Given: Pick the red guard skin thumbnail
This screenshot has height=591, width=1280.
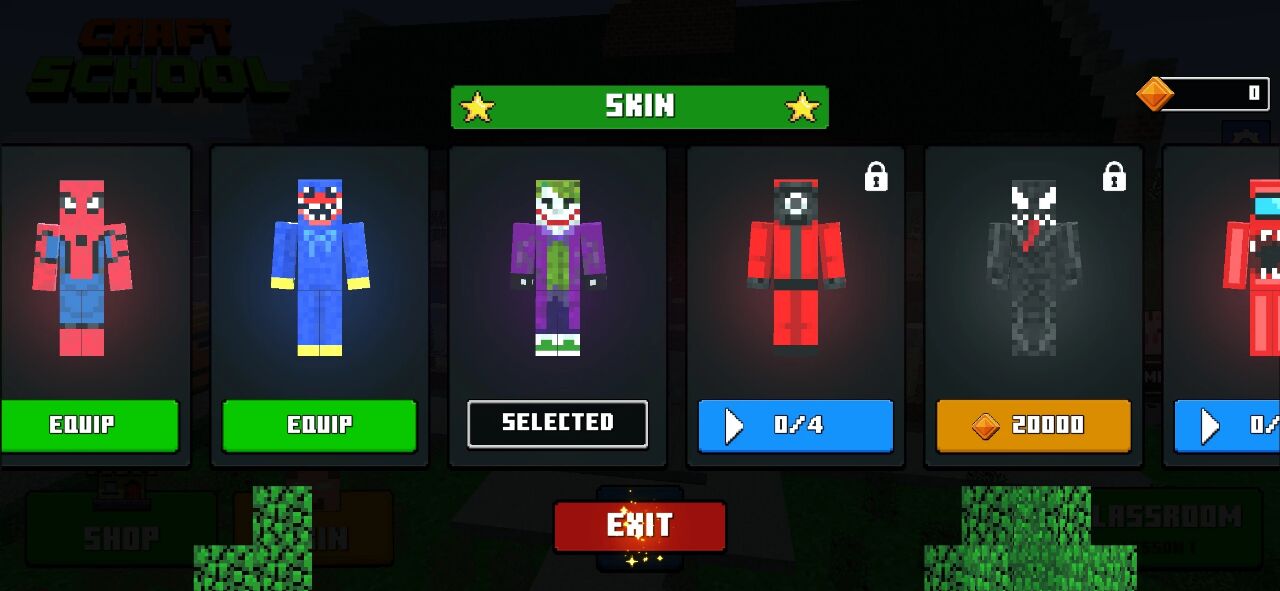Looking at the screenshot, I should tap(796, 268).
